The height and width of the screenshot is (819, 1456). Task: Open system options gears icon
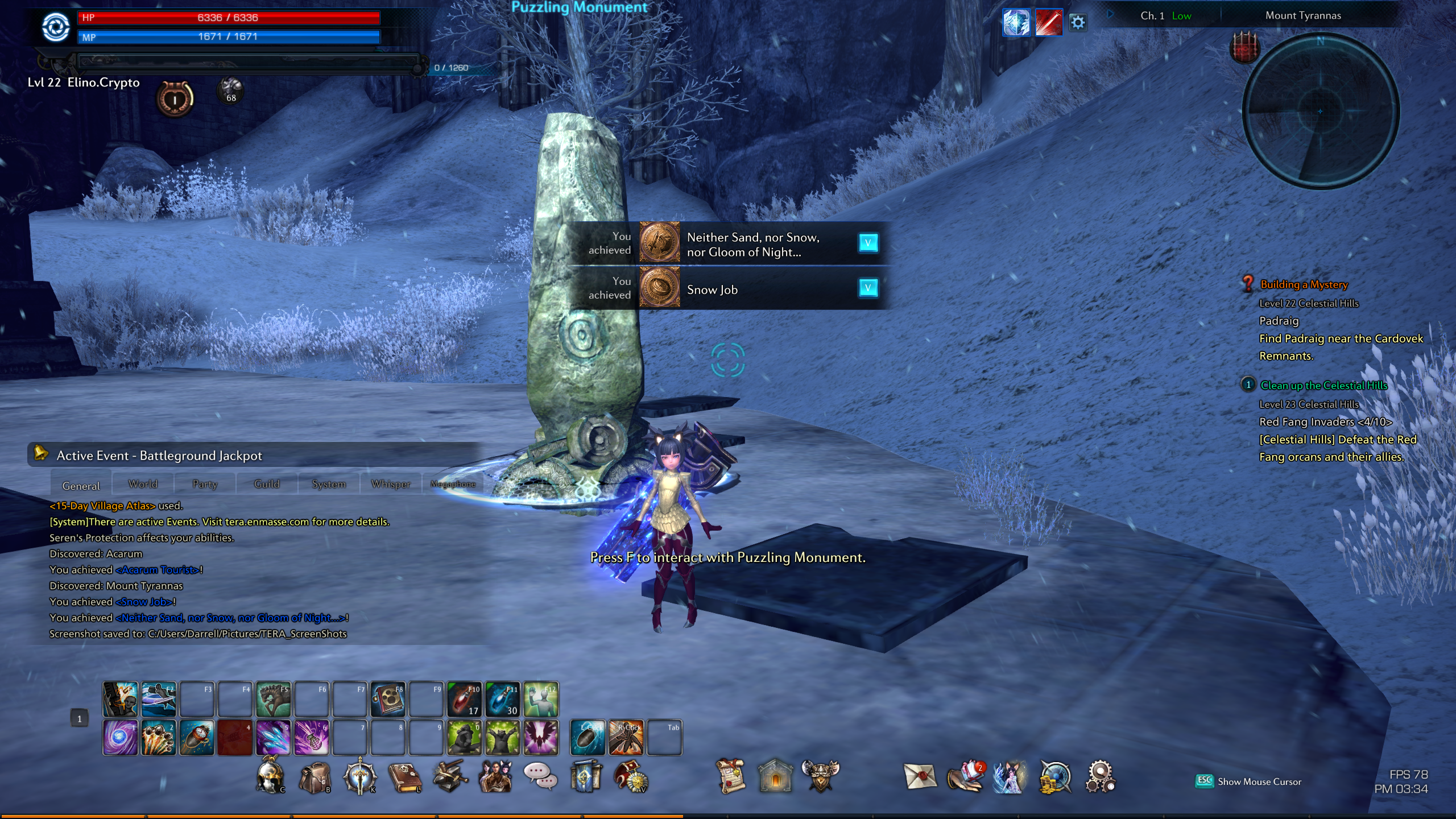(x=1101, y=777)
